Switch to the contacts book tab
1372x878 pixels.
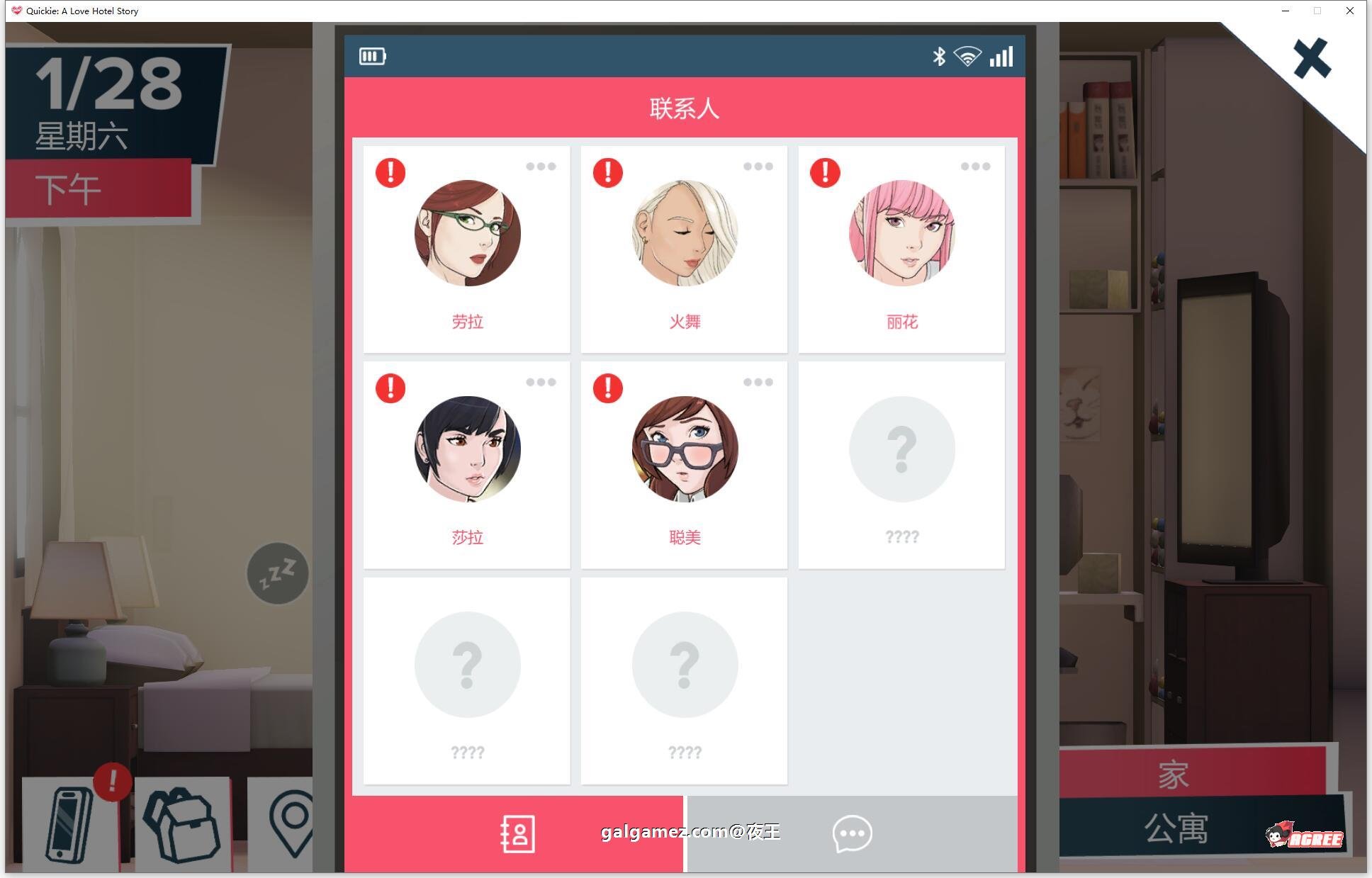pos(517,833)
